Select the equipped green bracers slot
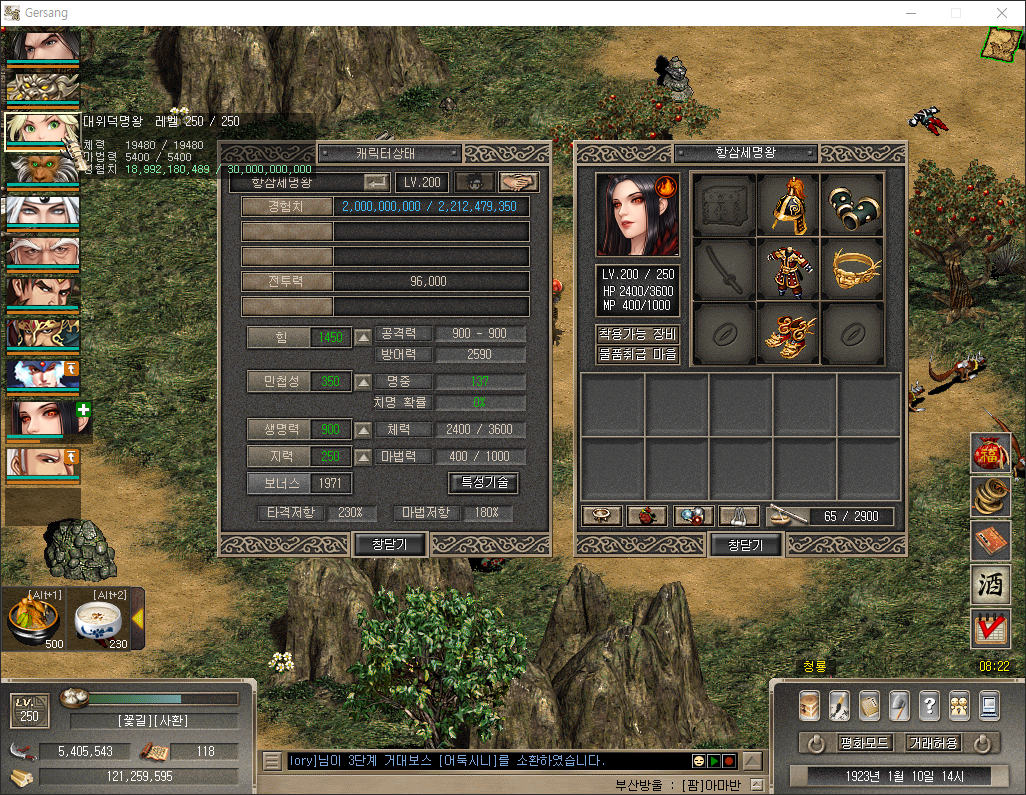Screen dimensions: 1026x795 click(853, 205)
